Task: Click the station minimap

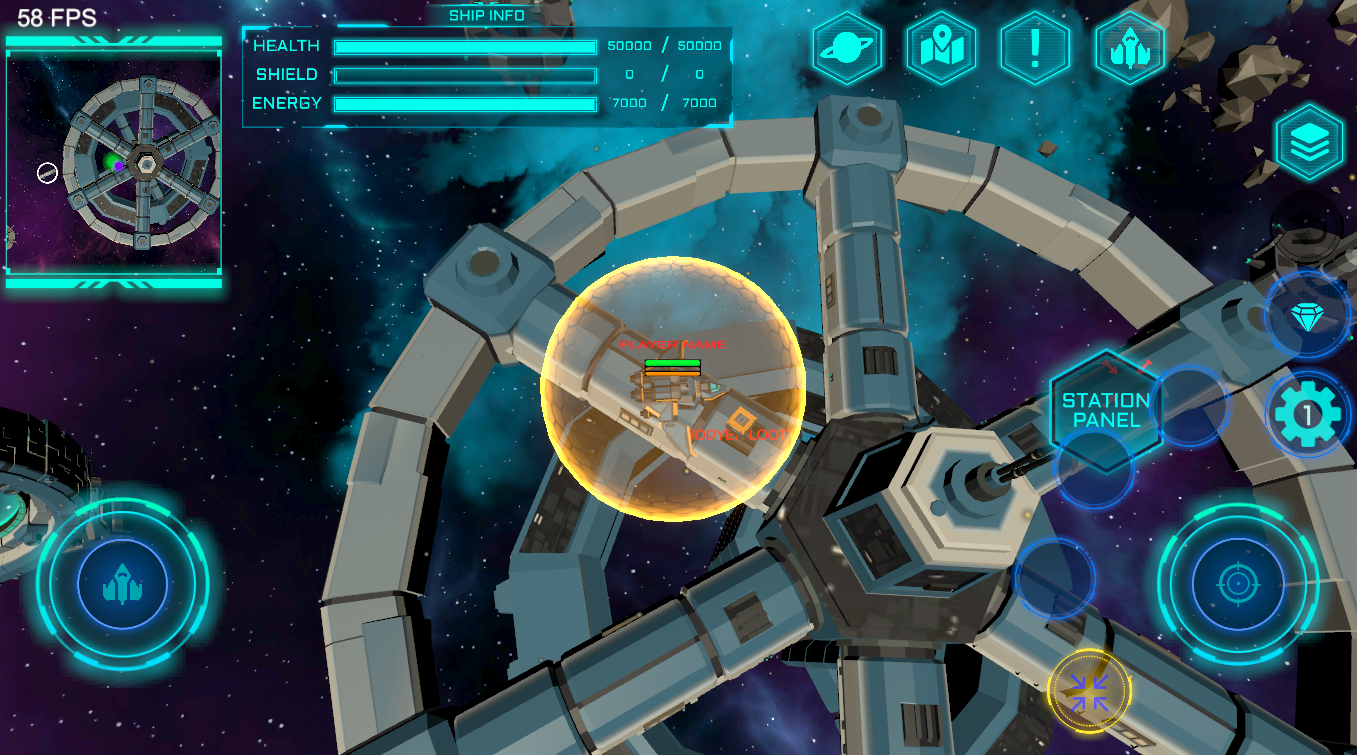Action: click(114, 163)
